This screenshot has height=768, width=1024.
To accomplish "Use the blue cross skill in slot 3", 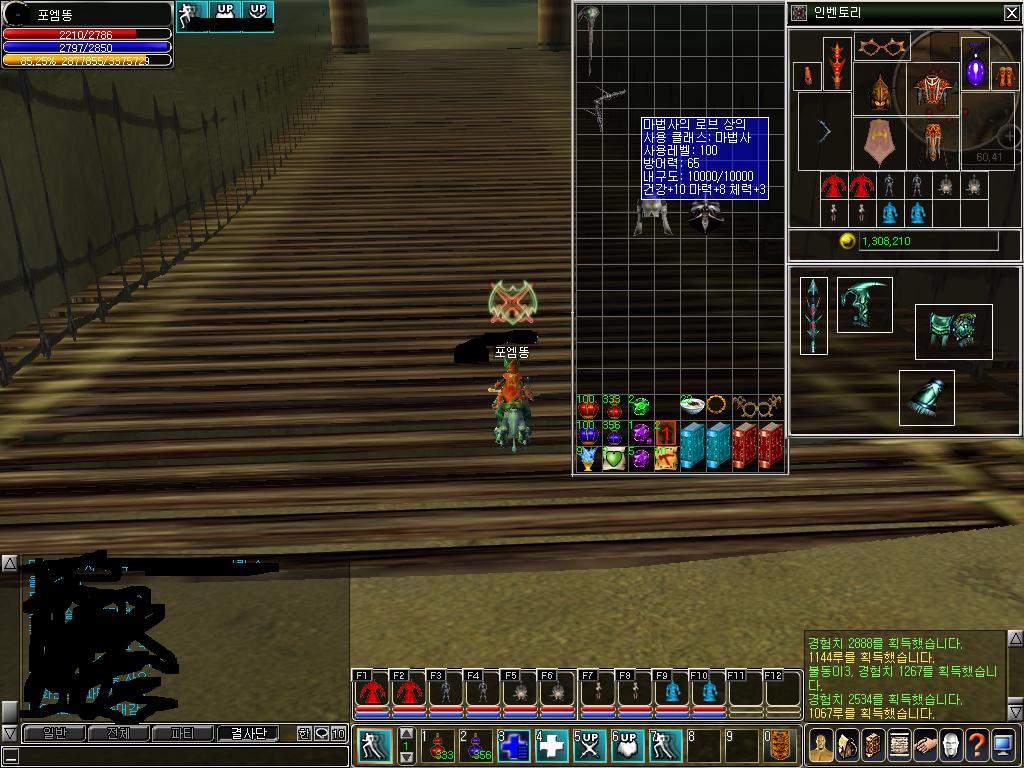I will coord(514,745).
